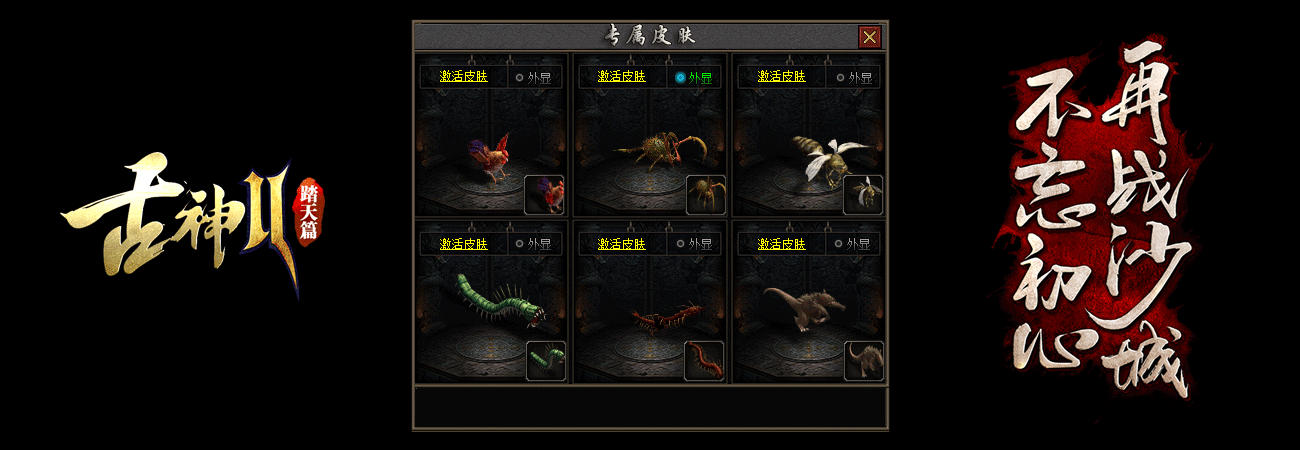Screen dimensions: 1300x450
Task: Select the green caterpillar skin thumbnail
Action: coord(546,361)
